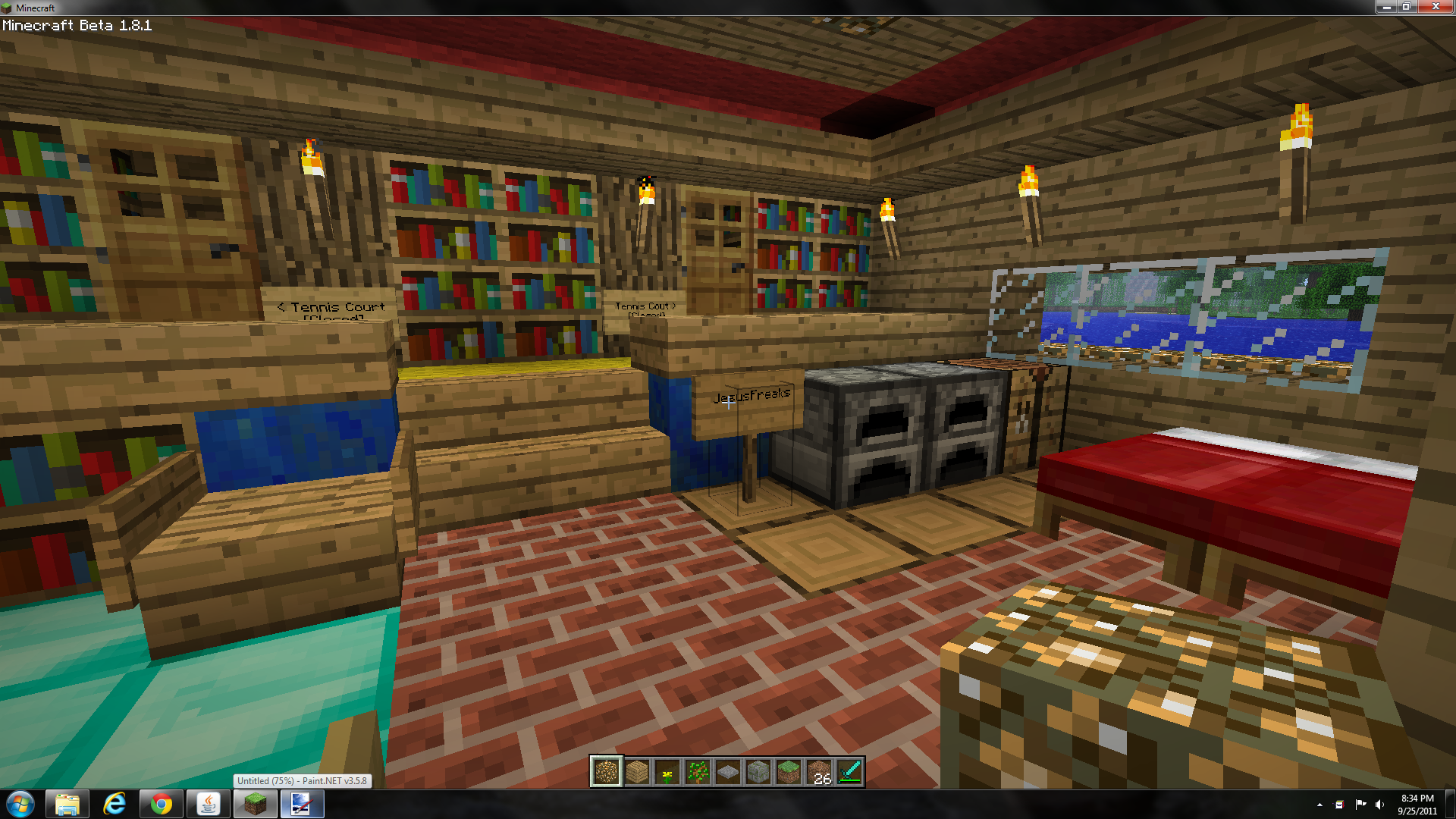Close the Minecraft window

(1436, 7)
